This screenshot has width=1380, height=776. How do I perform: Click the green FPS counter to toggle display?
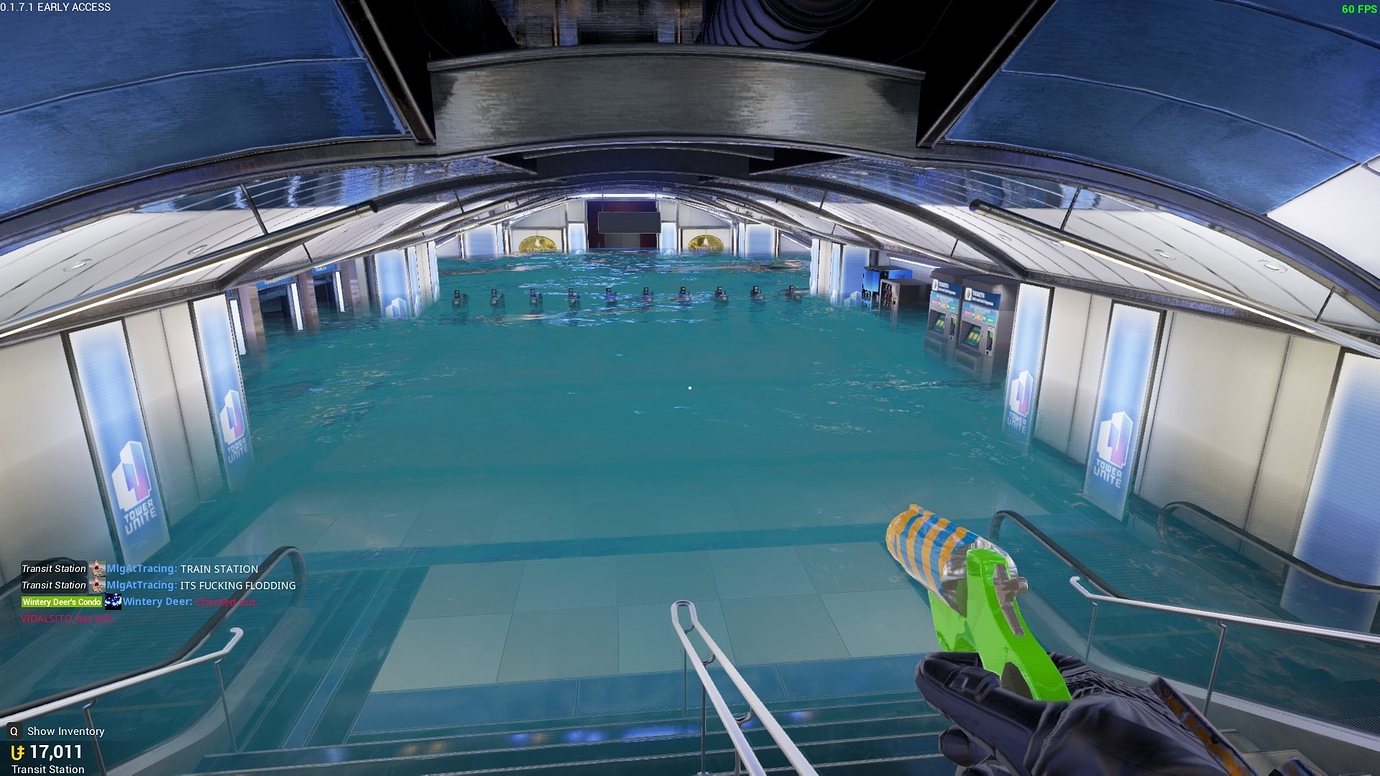[x=1357, y=7]
